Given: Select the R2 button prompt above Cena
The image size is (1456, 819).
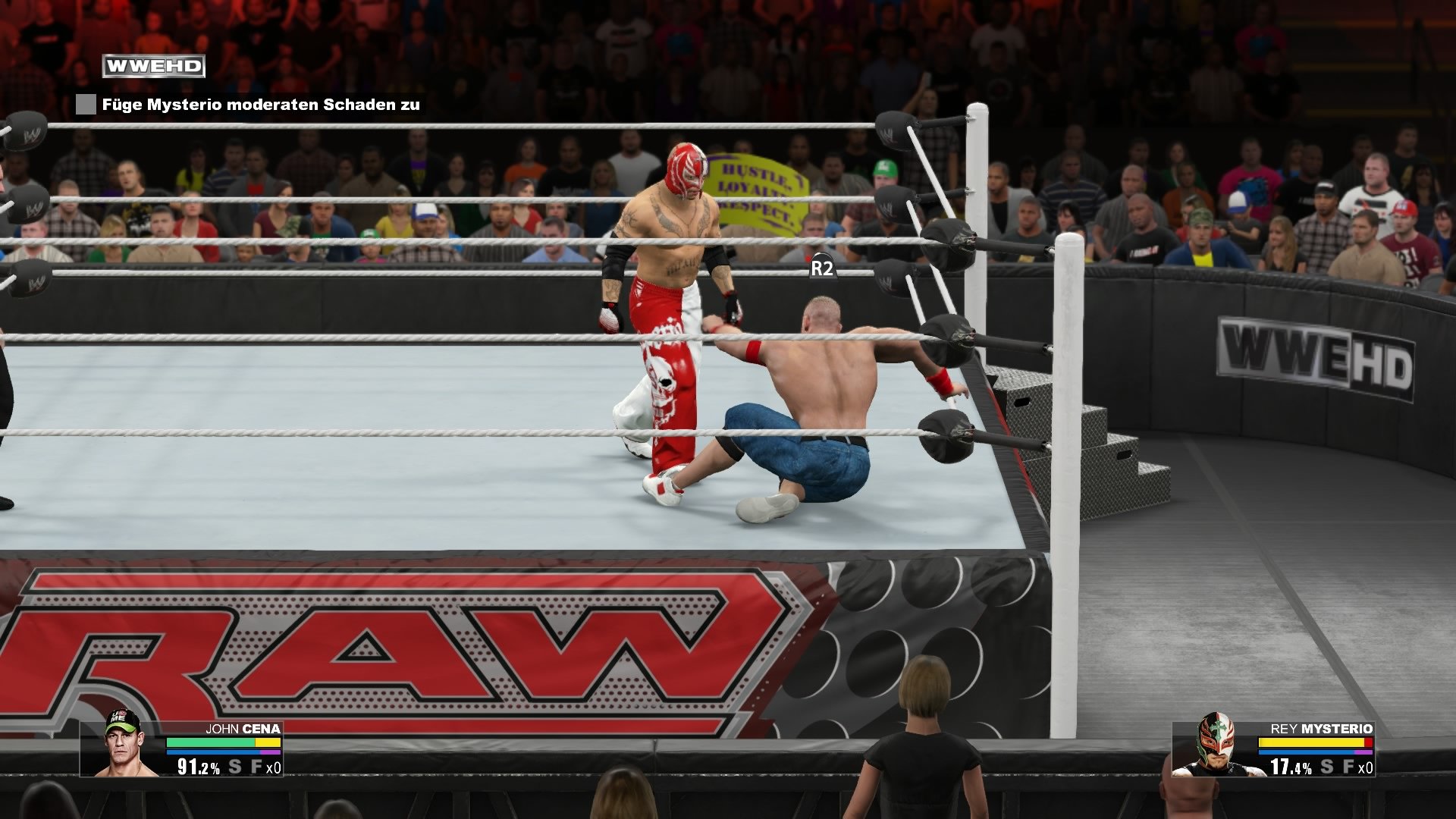Looking at the screenshot, I should [x=822, y=267].
